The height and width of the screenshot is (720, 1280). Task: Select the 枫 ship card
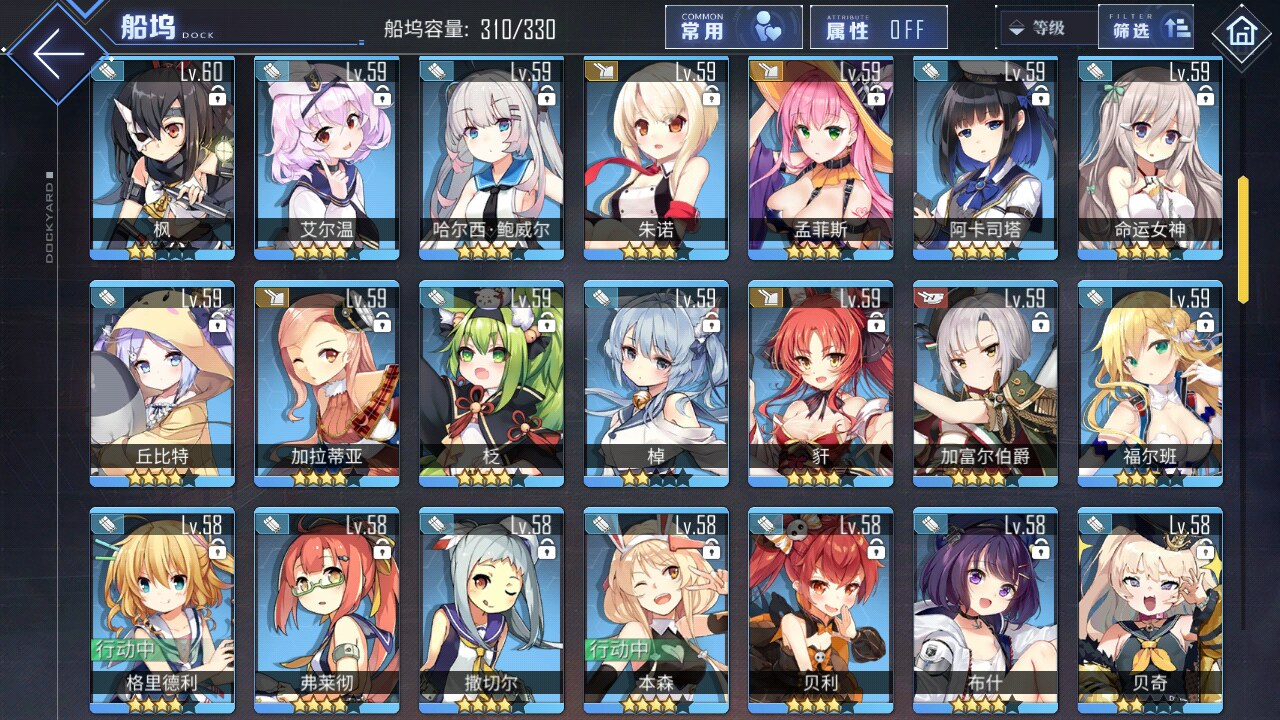pos(162,158)
